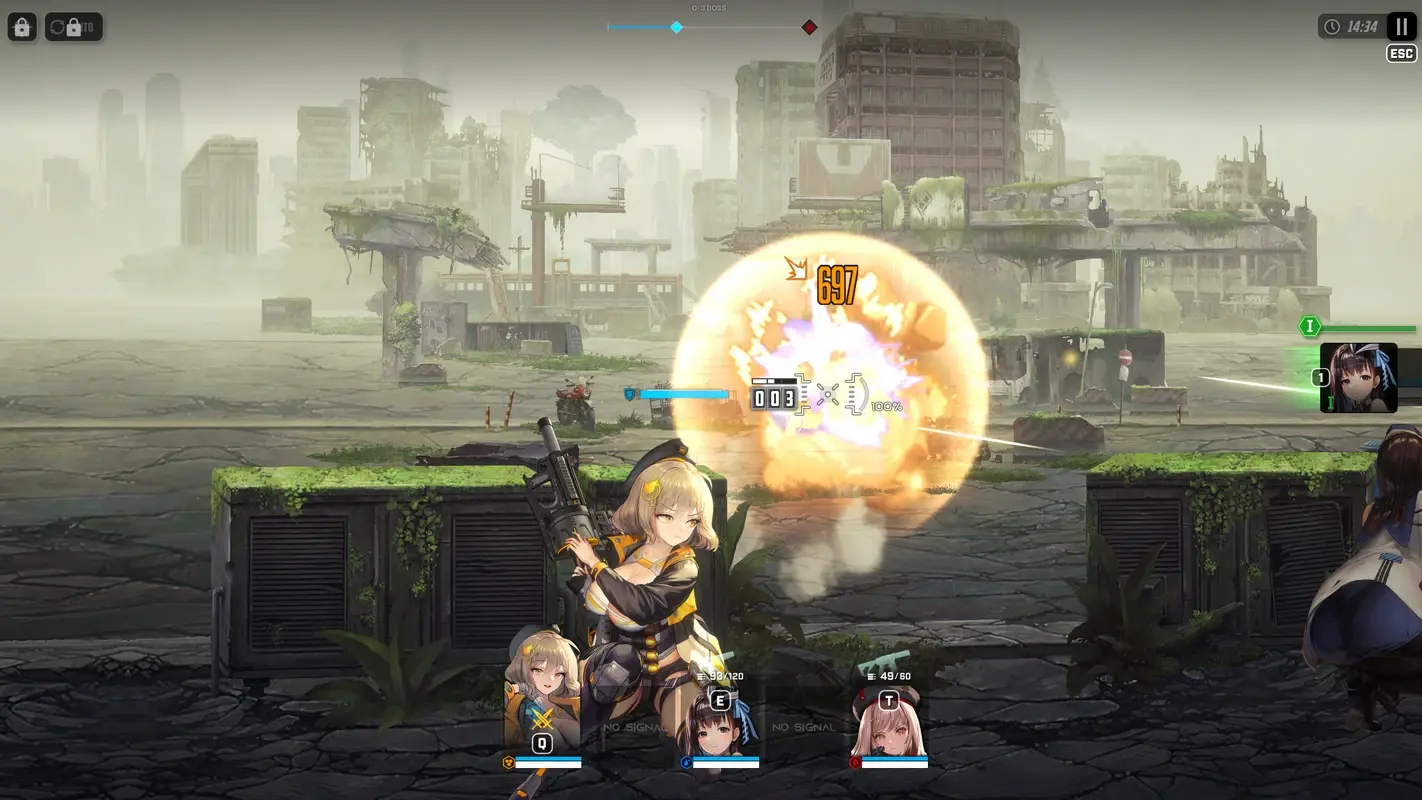
Task: Expand the left NO SIGNAL empty squad slot
Action: point(635,727)
